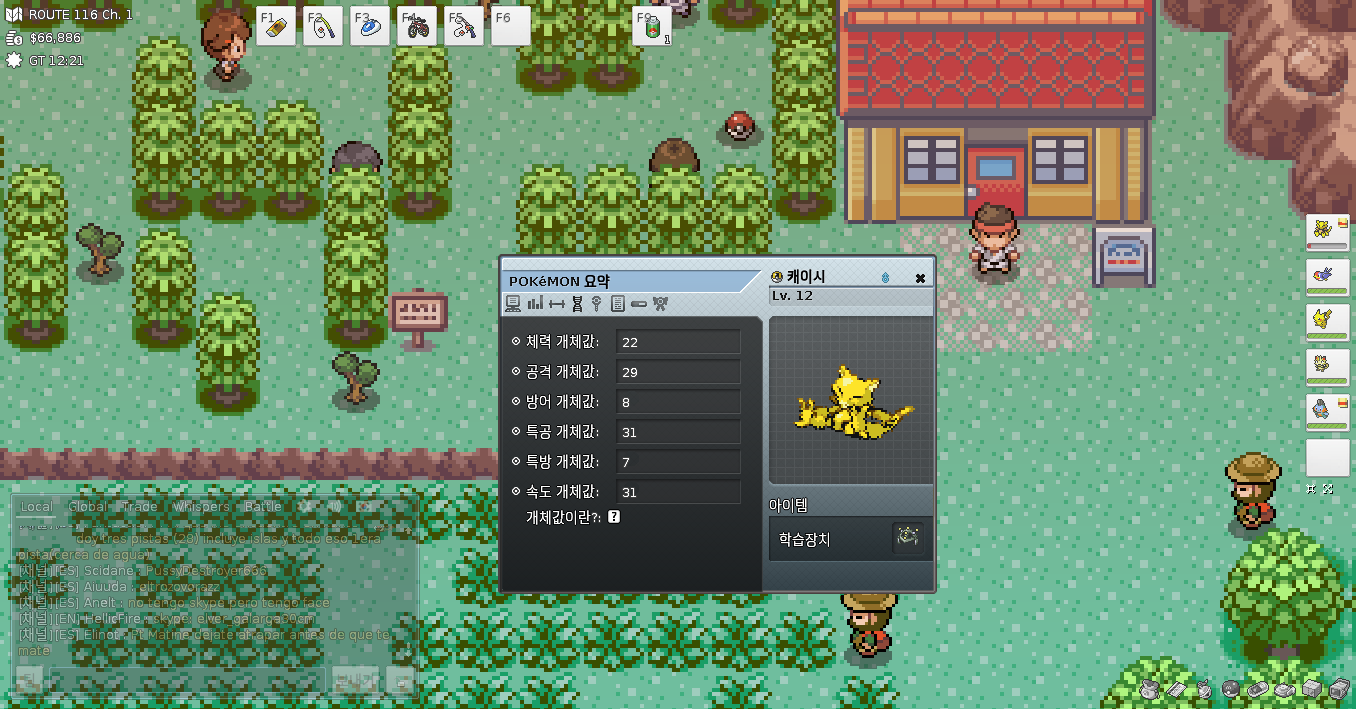Switch to the DNA helix tab in summary
The height and width of the screenshot is (709, 1356).
(577, 303)
